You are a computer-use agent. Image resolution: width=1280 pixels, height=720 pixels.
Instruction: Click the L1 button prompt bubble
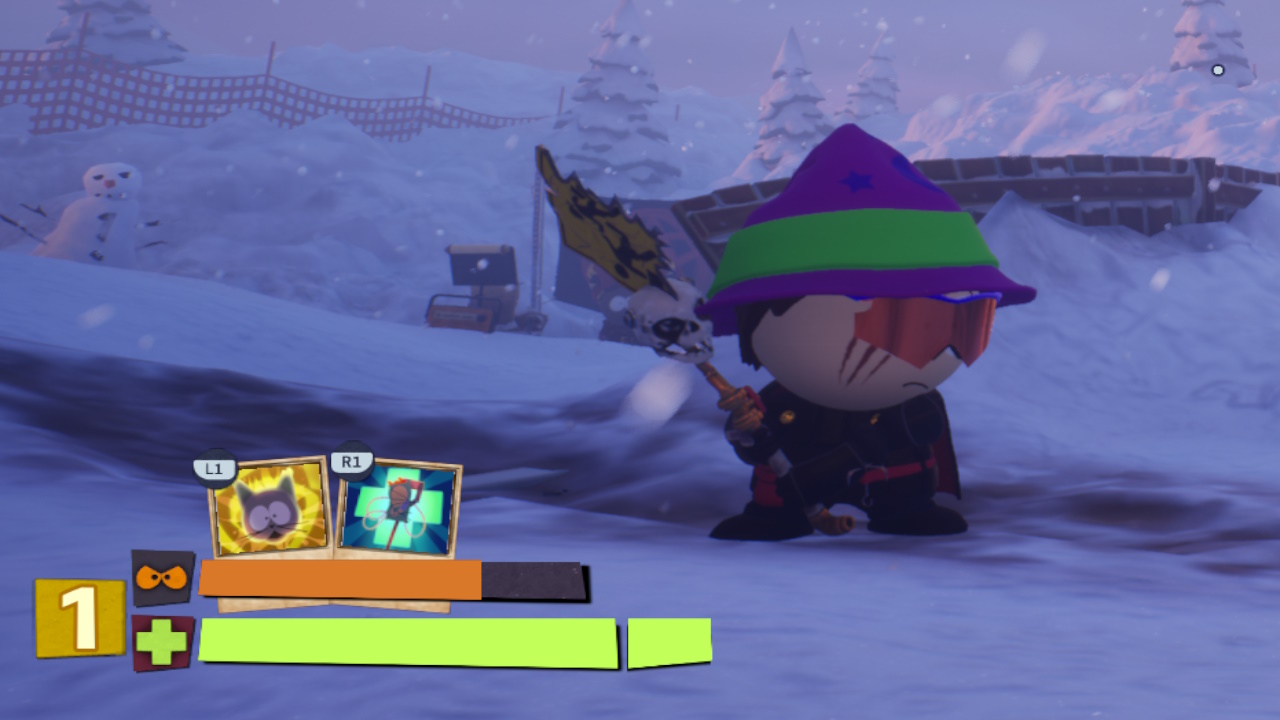tap(214, 467)
